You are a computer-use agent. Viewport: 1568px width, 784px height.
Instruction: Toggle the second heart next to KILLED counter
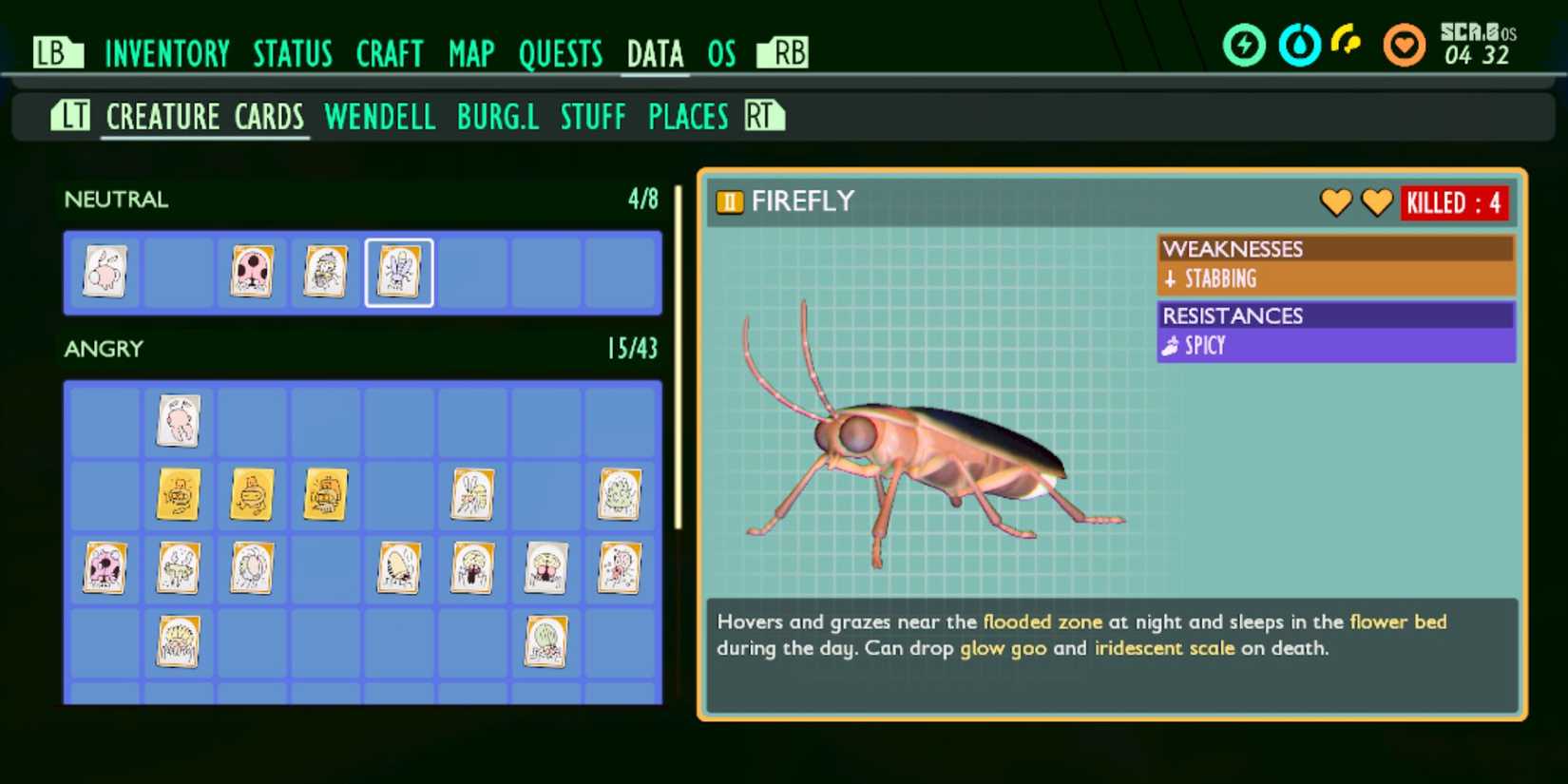(1377, 202)
